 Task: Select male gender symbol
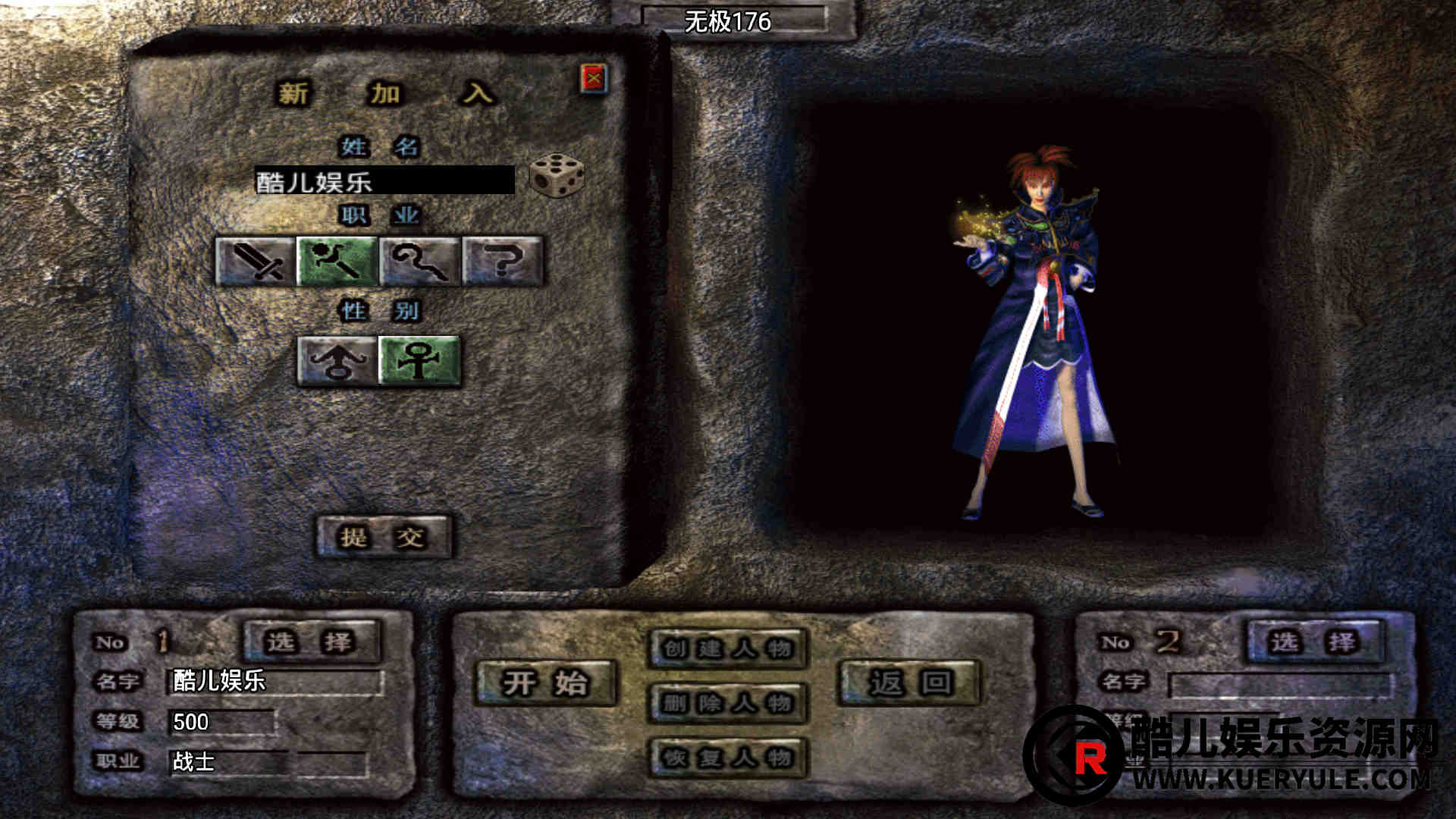pyautogui.click(x=337, y=361)
